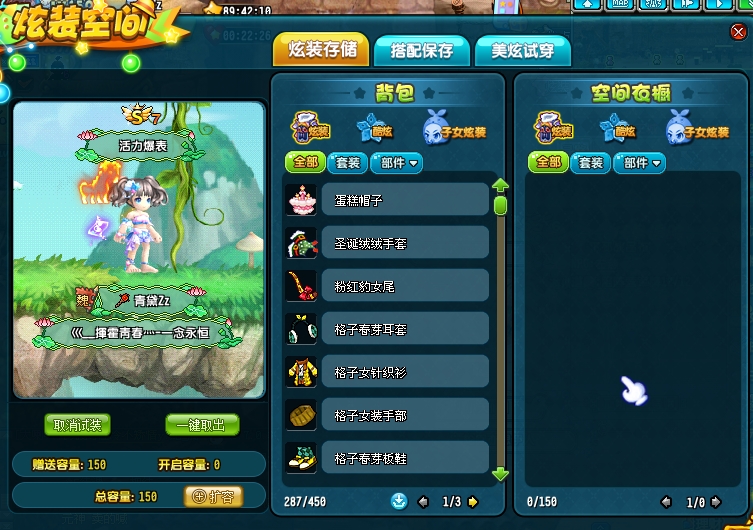The height and width of the screenshot is (530, 753).
Task: Click the 取消试装 button
Action: click(x=77, y=425)
